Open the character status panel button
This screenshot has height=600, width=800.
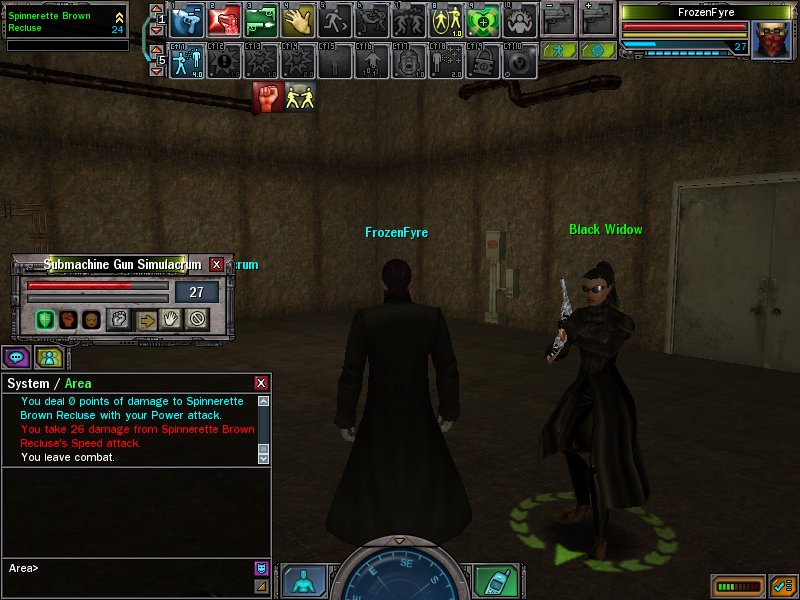click(304, 580)
